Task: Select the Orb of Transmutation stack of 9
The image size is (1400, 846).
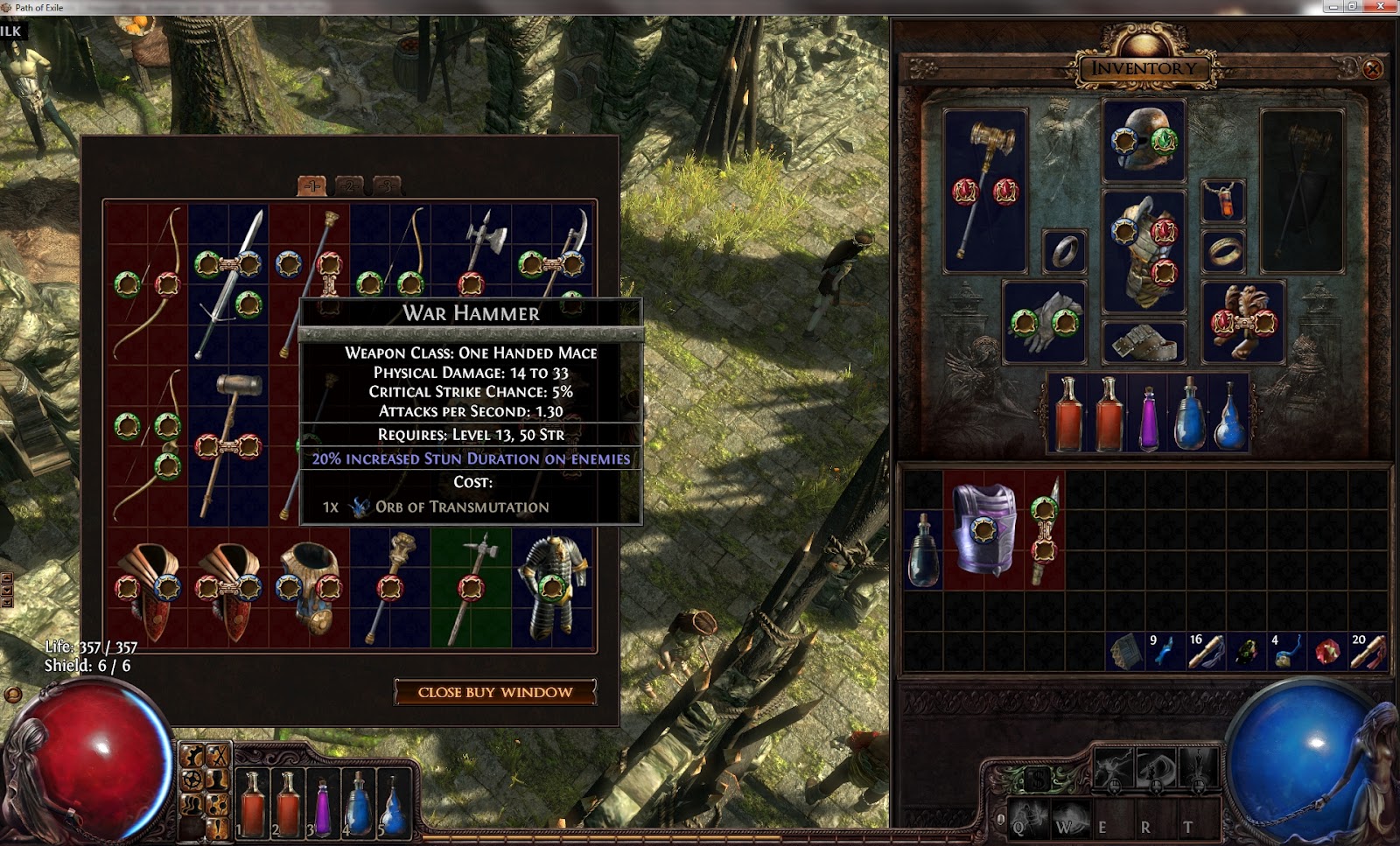Action: [x=1164, y=653]
